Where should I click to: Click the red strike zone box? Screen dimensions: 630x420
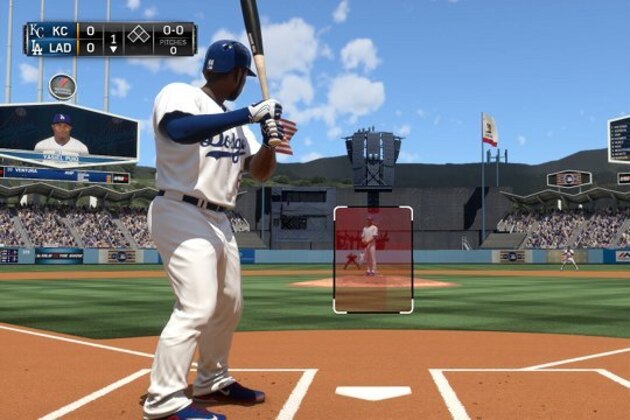[x=373, y=260]
